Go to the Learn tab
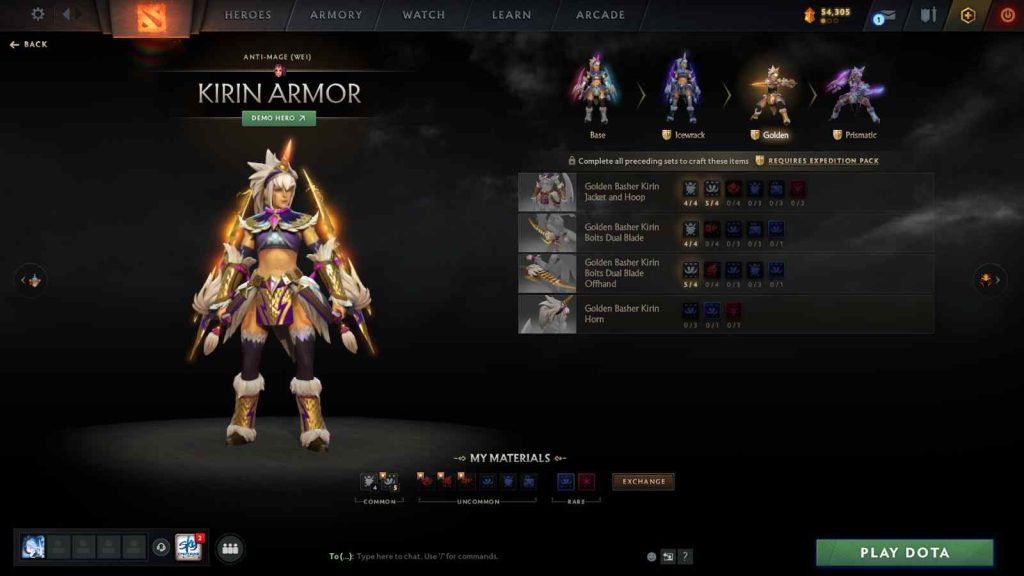This screenshot has height=576, width=1024. pyautogui.click(x=510, y=15)
